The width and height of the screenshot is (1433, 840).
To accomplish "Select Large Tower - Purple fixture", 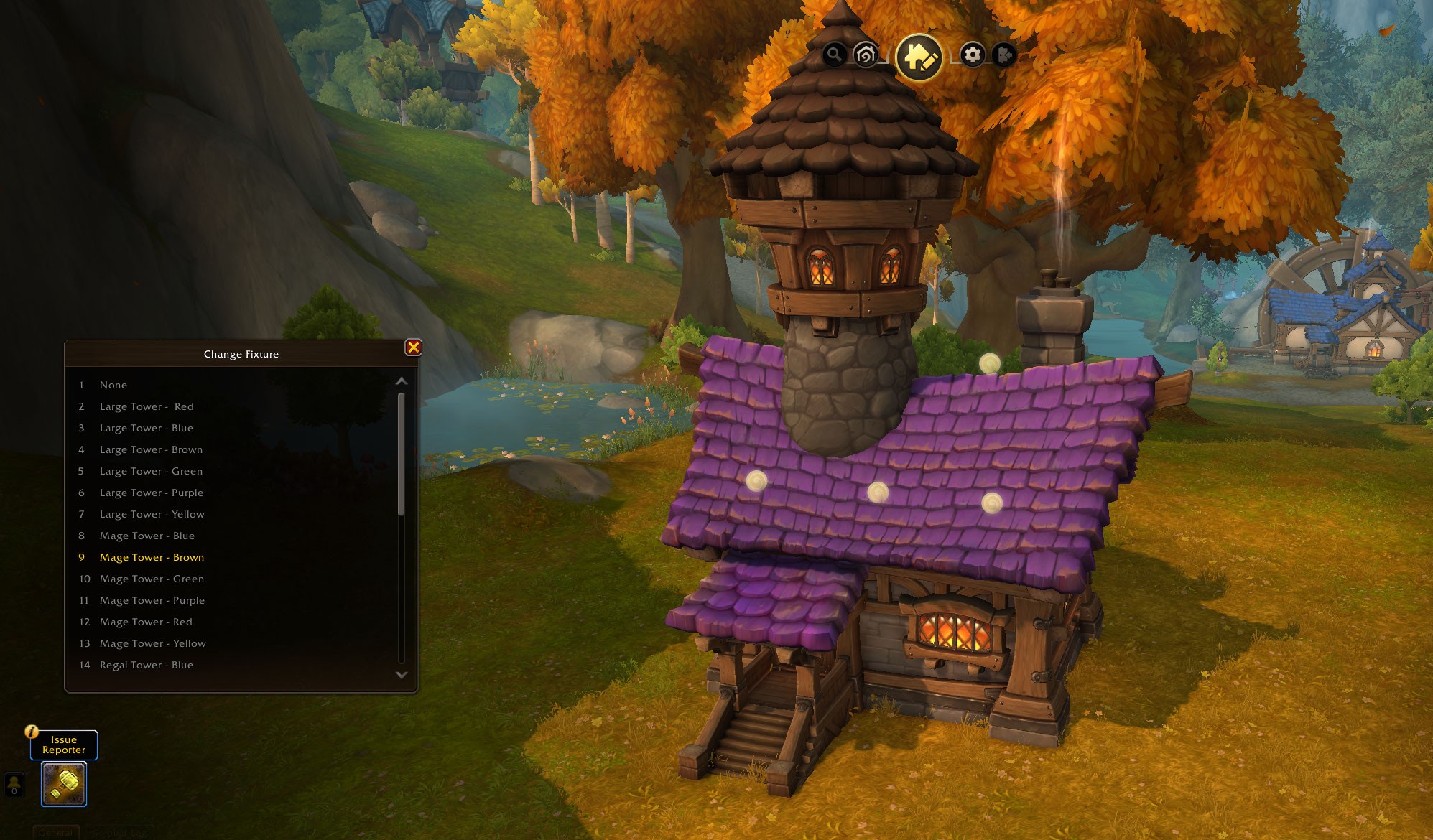I will 152,493.
